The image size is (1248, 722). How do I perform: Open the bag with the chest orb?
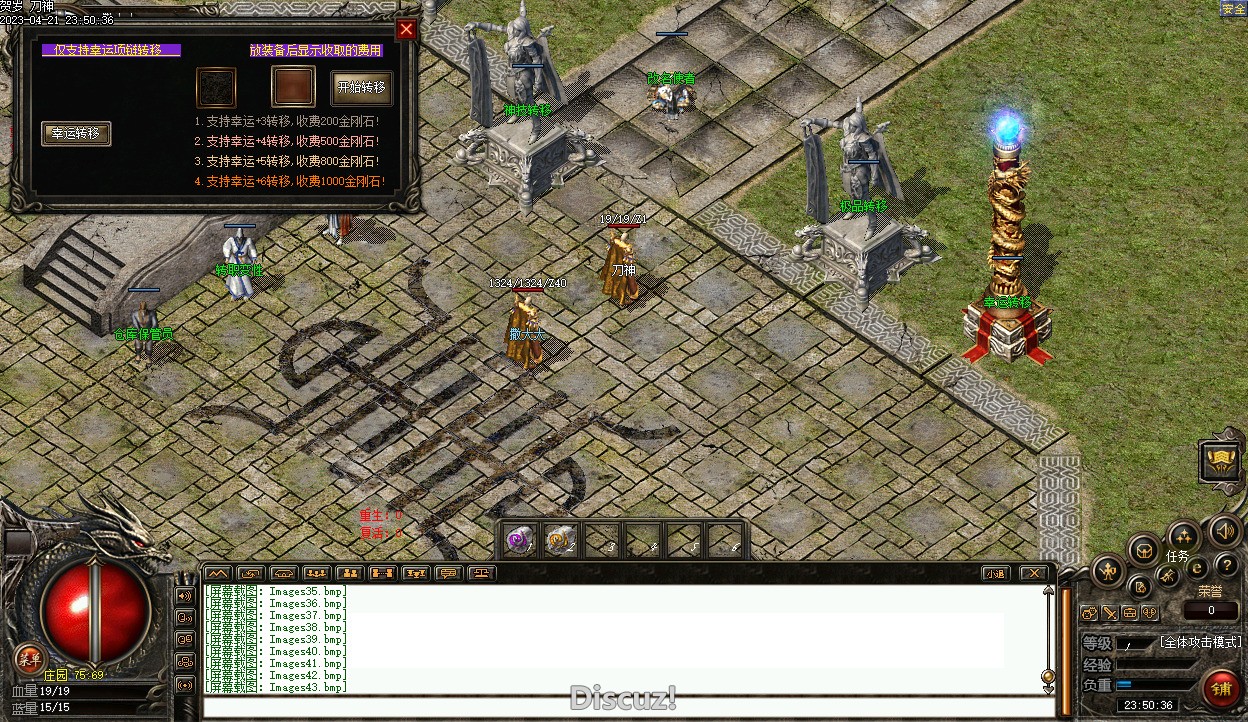click(1144, 549)
